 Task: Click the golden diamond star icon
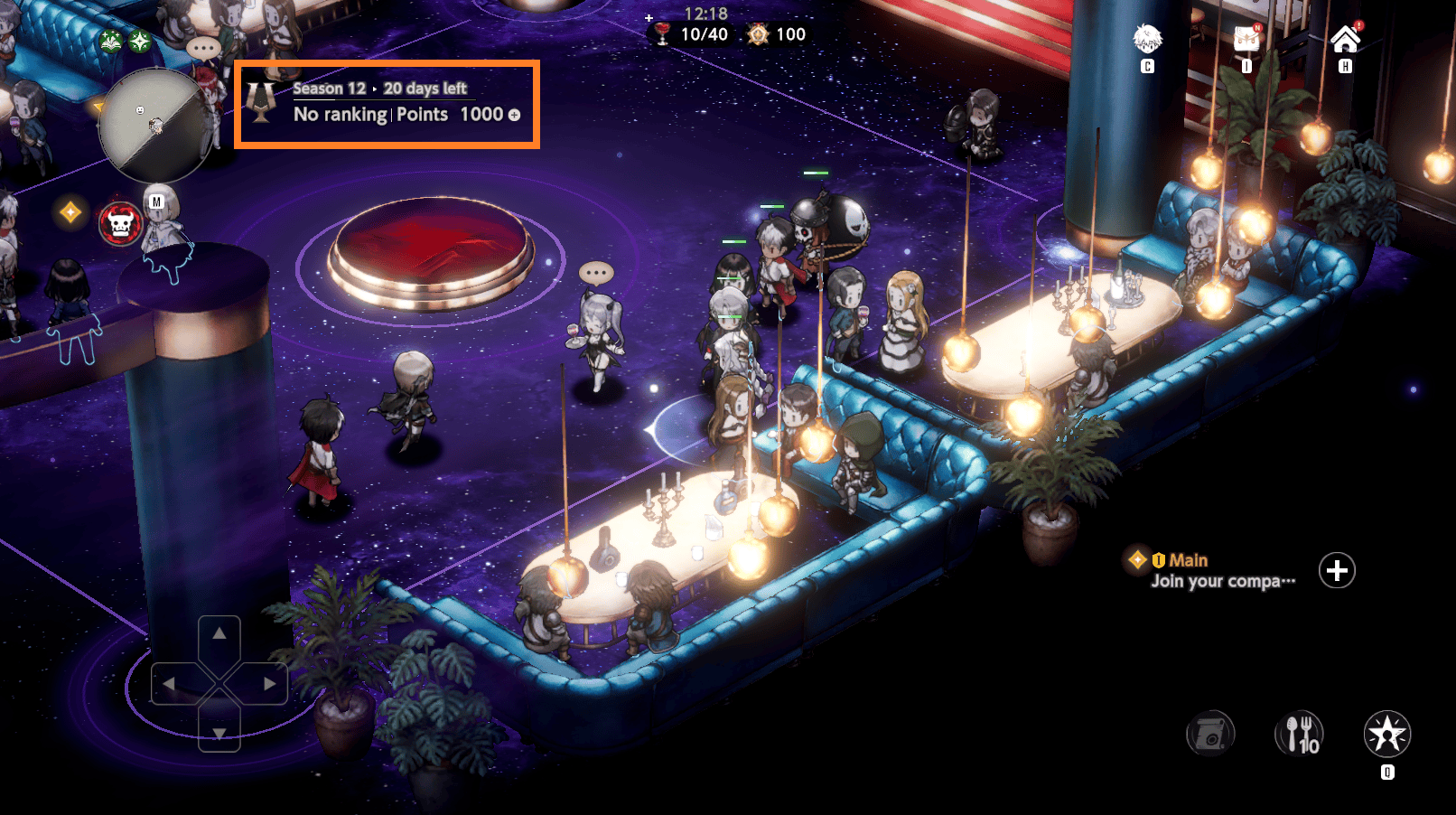[70, 212]
